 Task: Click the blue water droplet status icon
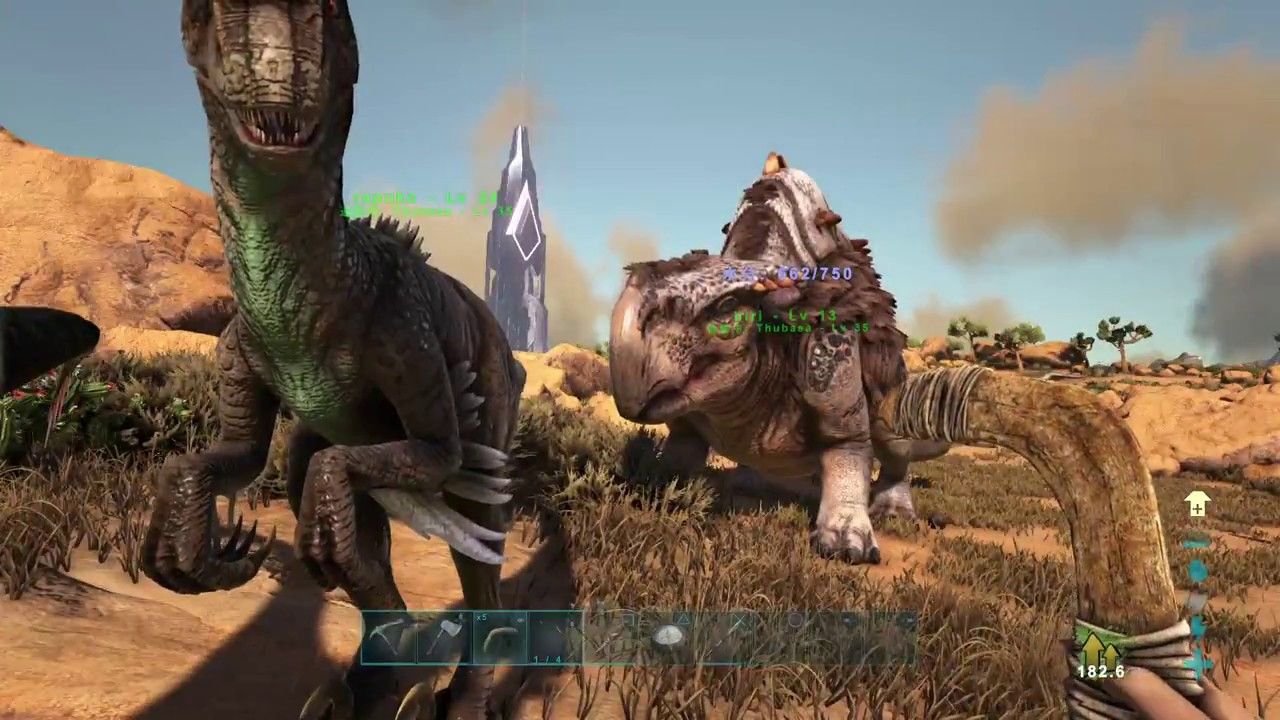click(x=1197, y=570)
